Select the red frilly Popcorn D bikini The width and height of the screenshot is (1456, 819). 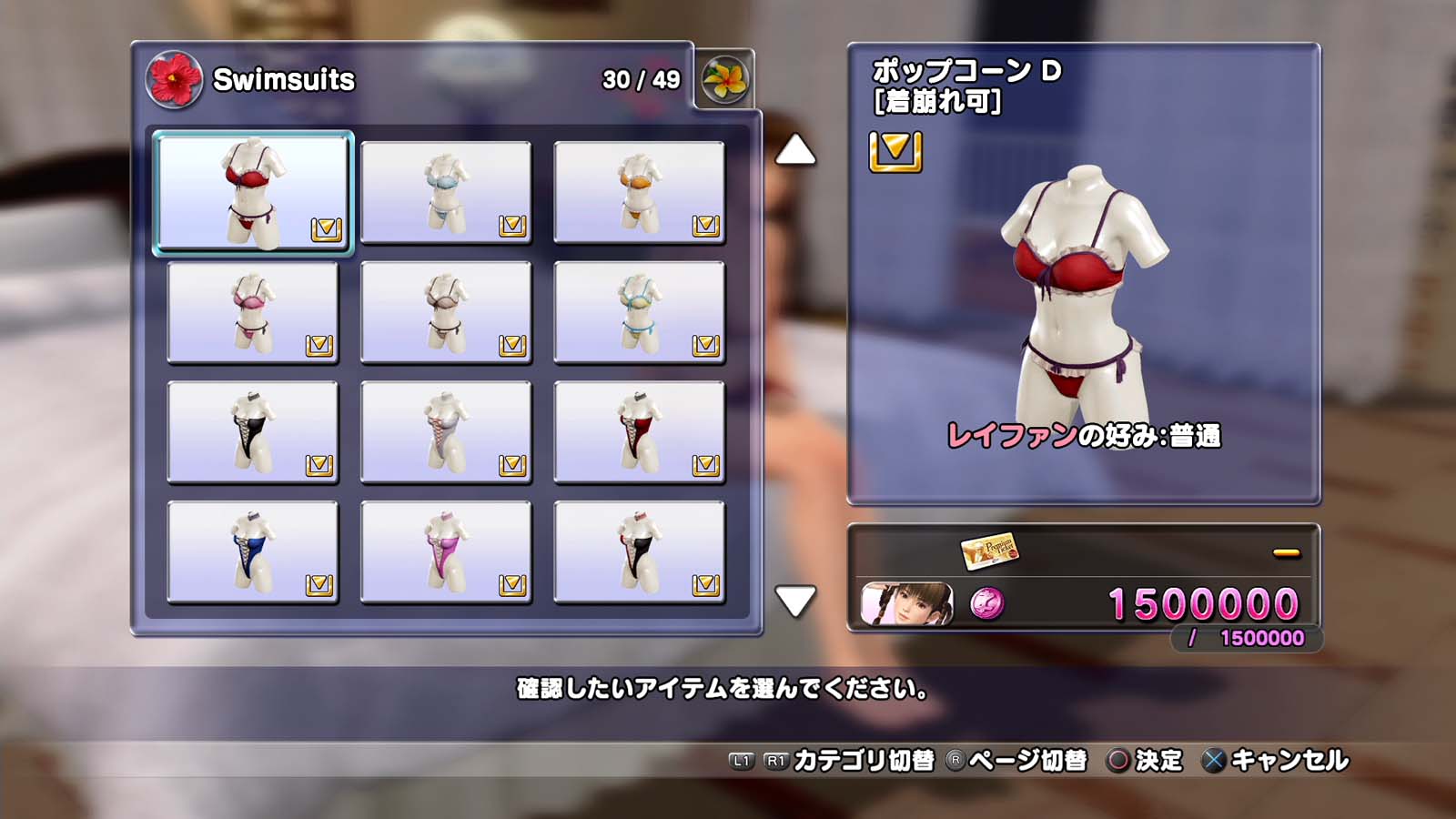pyautogui.click(x=253, y=192)
